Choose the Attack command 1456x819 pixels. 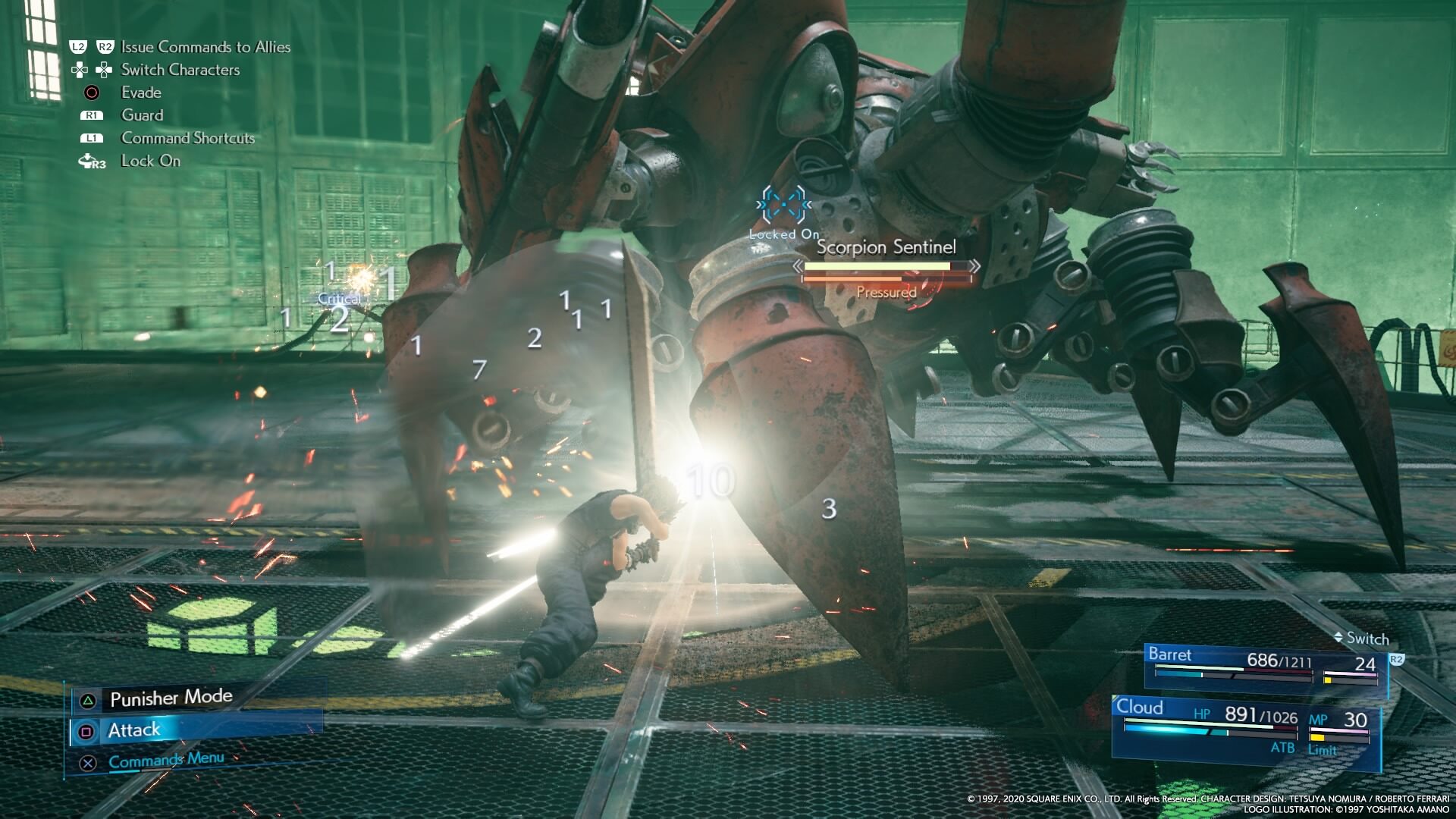[x=134, y=730]
